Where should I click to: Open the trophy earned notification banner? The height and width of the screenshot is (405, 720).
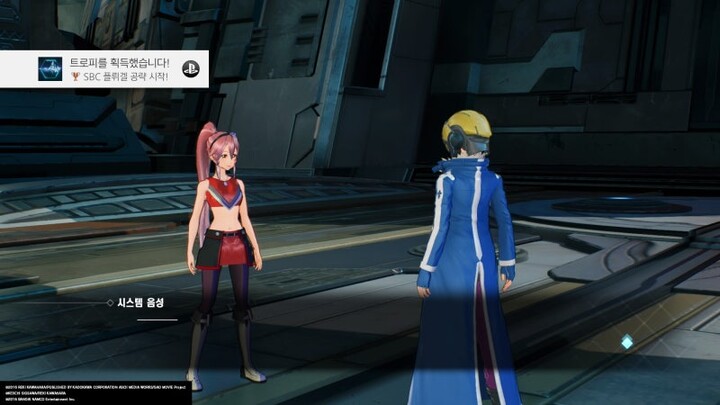(118, 69)
